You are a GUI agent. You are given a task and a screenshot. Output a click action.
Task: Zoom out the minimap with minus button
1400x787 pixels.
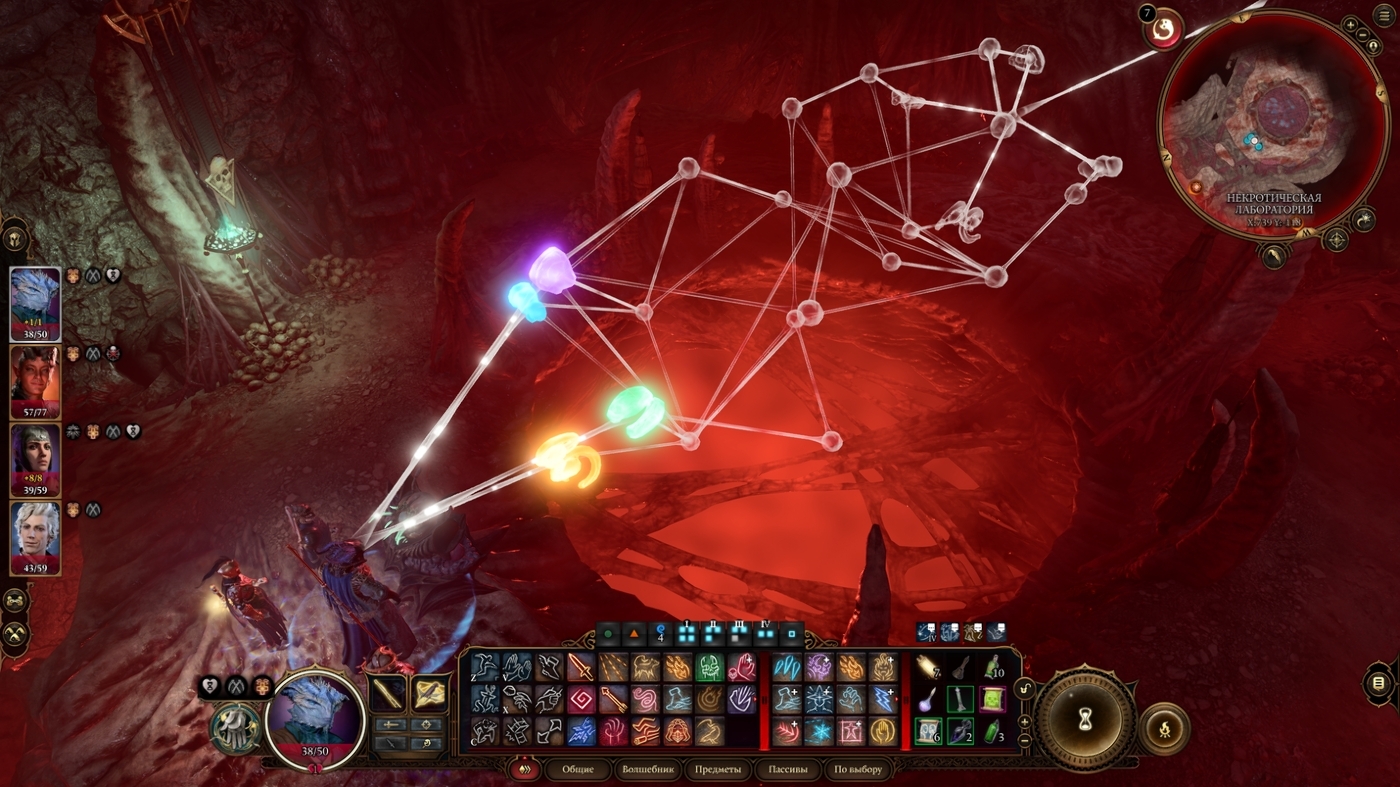1364,36
